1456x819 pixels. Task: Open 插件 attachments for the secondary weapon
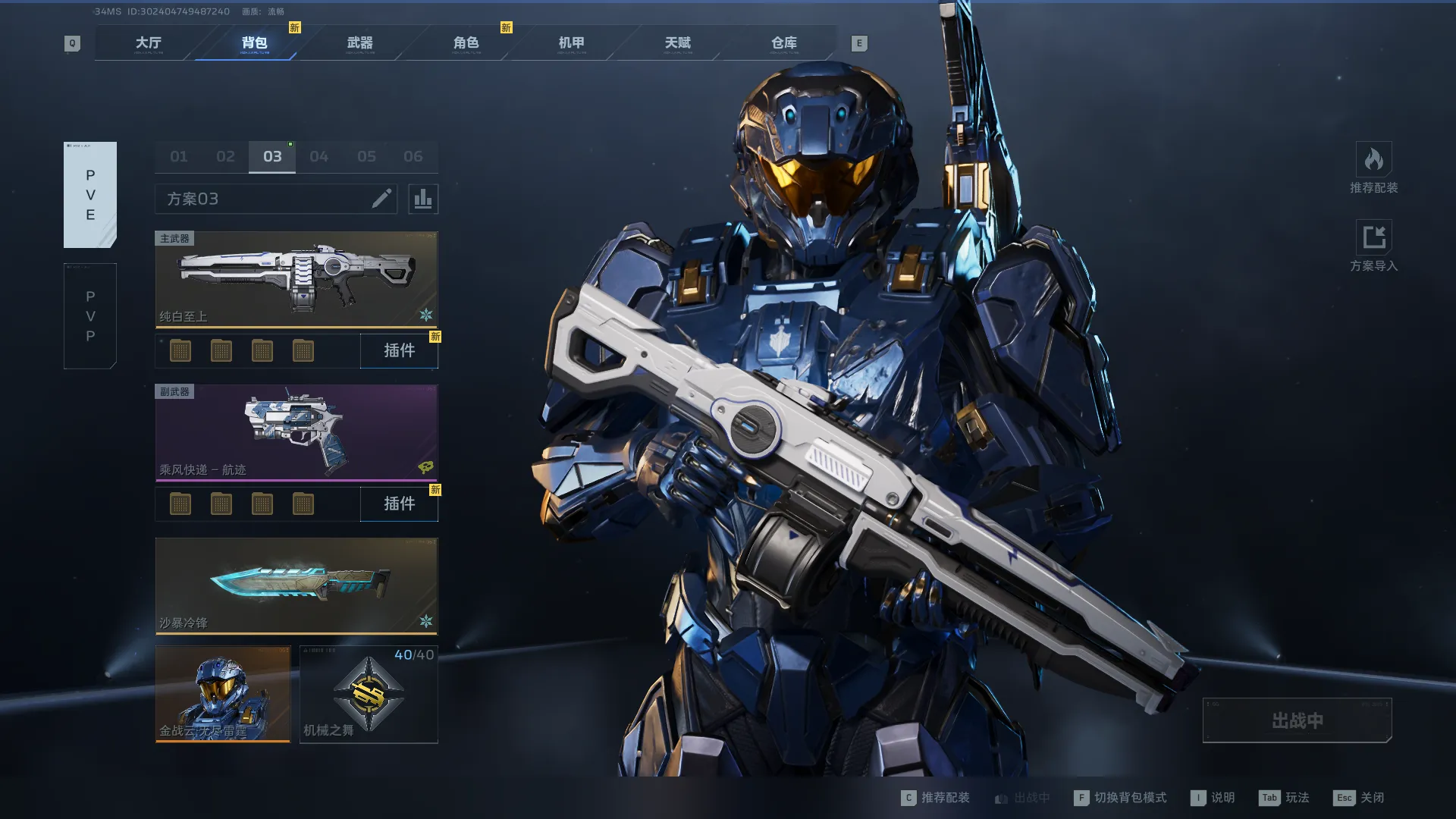pos(399,504)
